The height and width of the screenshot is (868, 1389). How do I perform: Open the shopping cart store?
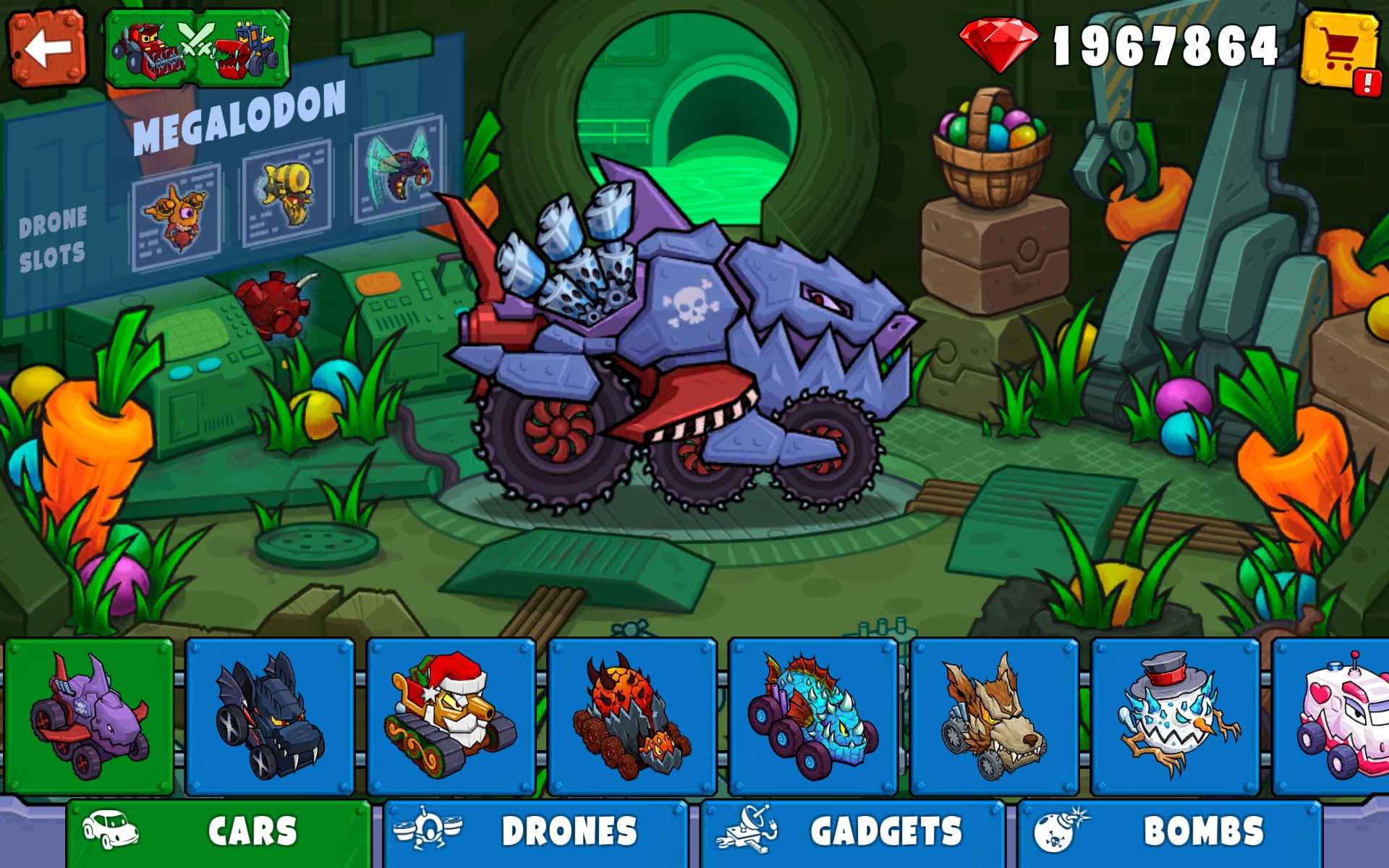pos(1340,49)
